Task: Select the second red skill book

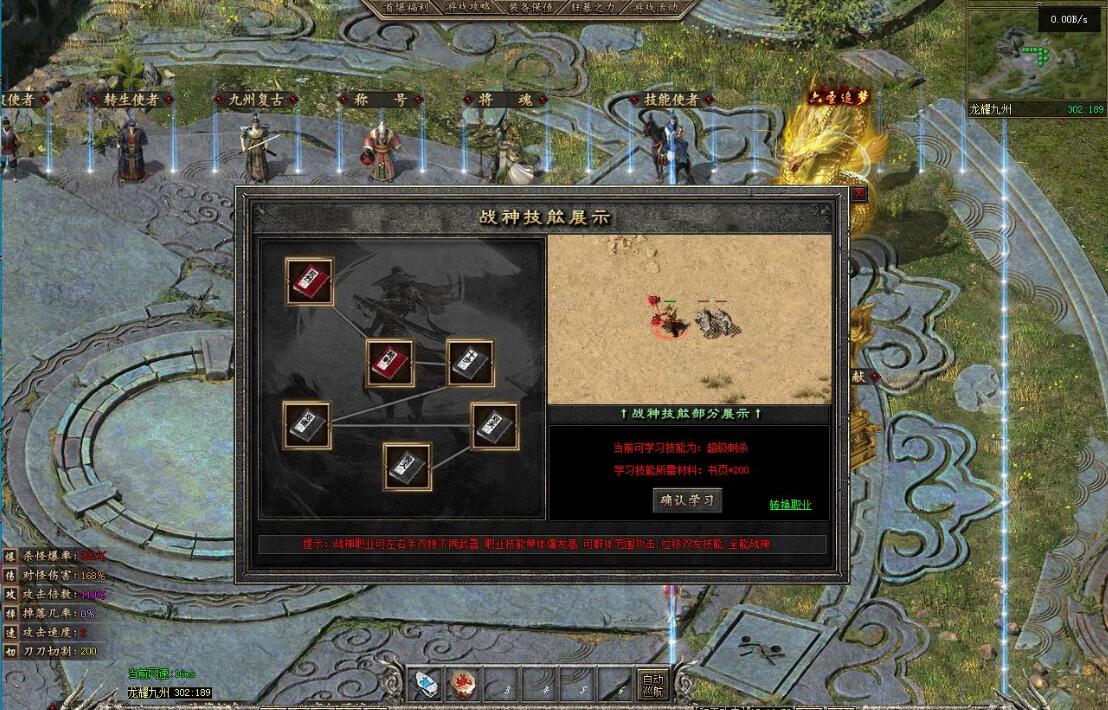Action: click(x=390, y=363)
